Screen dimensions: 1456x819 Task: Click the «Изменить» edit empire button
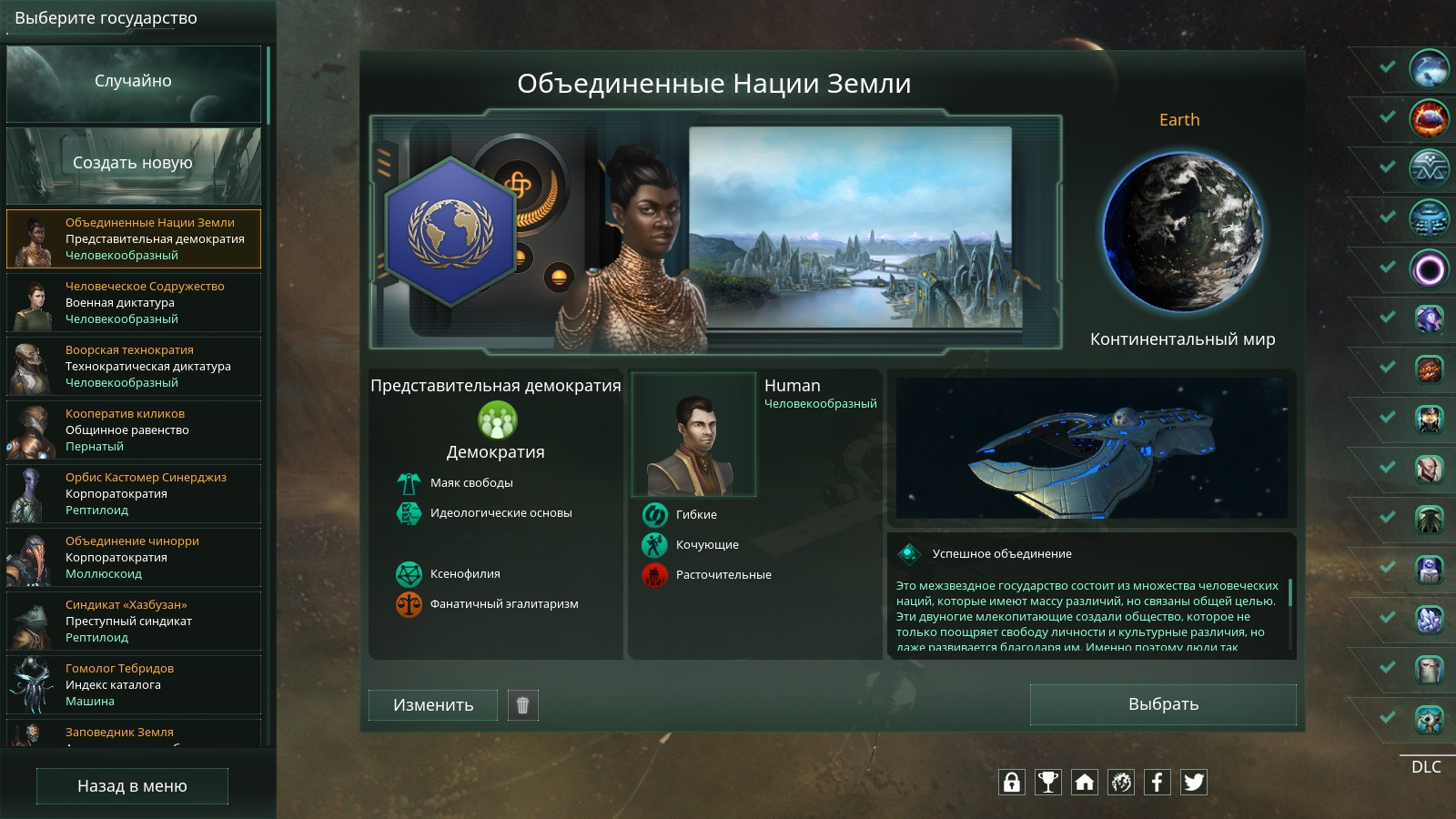[433, 705]
